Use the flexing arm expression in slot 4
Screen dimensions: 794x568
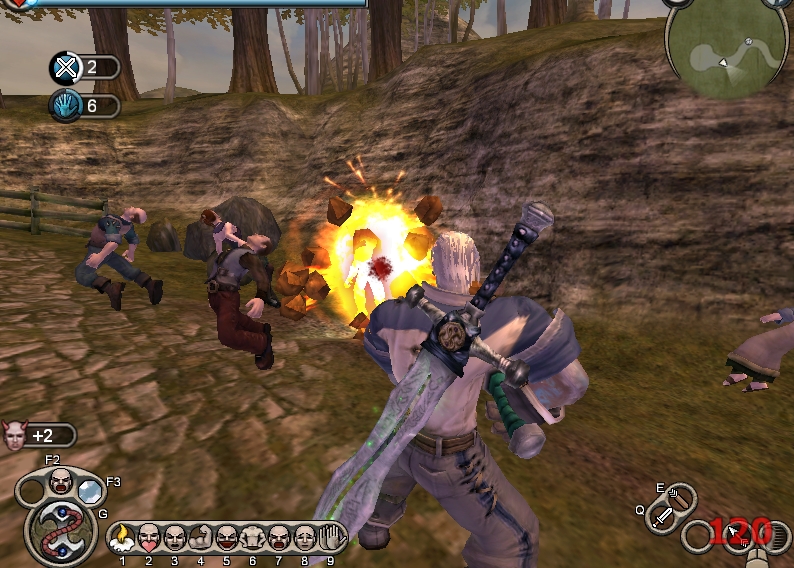click(200, 537)
